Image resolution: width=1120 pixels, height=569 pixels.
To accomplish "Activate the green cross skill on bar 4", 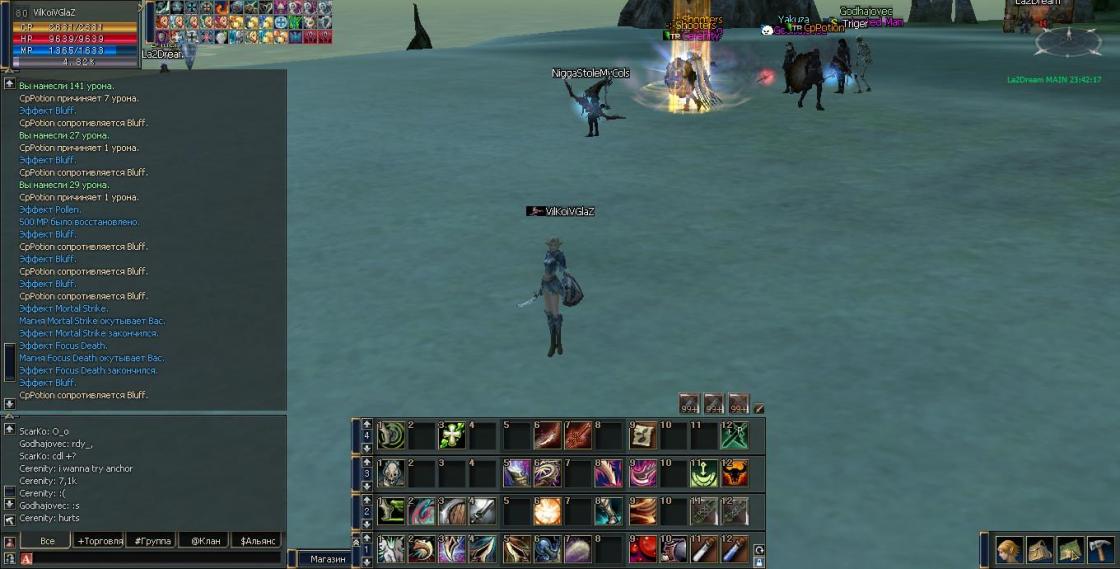I will 452,435.
